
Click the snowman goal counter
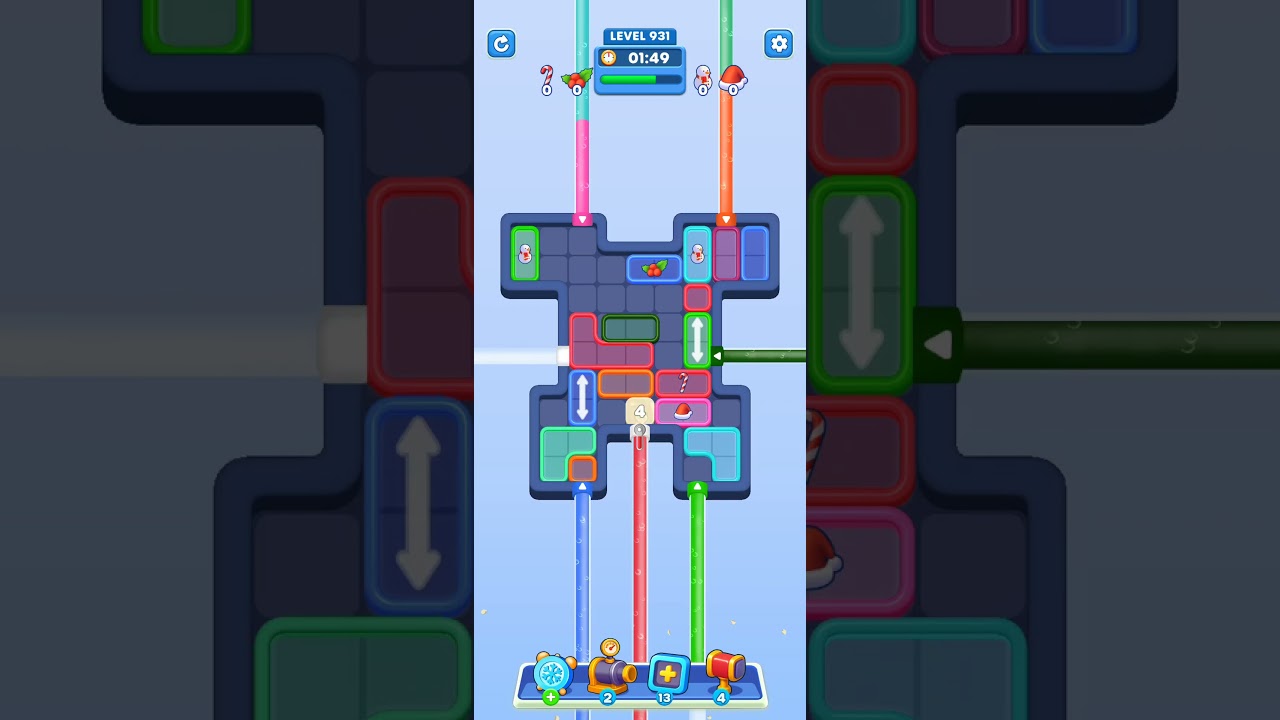point(704,80)
